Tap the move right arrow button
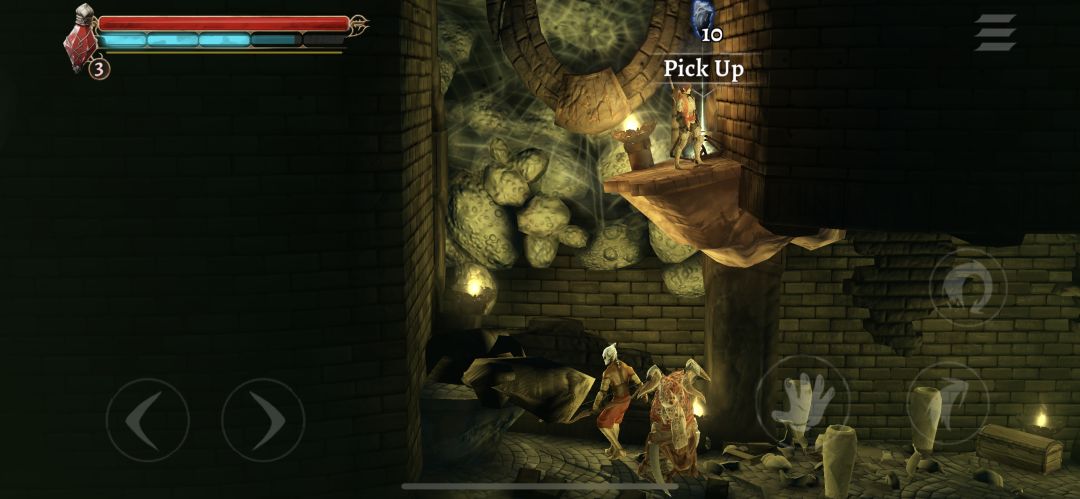The width and height of the screenshot is (1080, 499). pos(262,420)
